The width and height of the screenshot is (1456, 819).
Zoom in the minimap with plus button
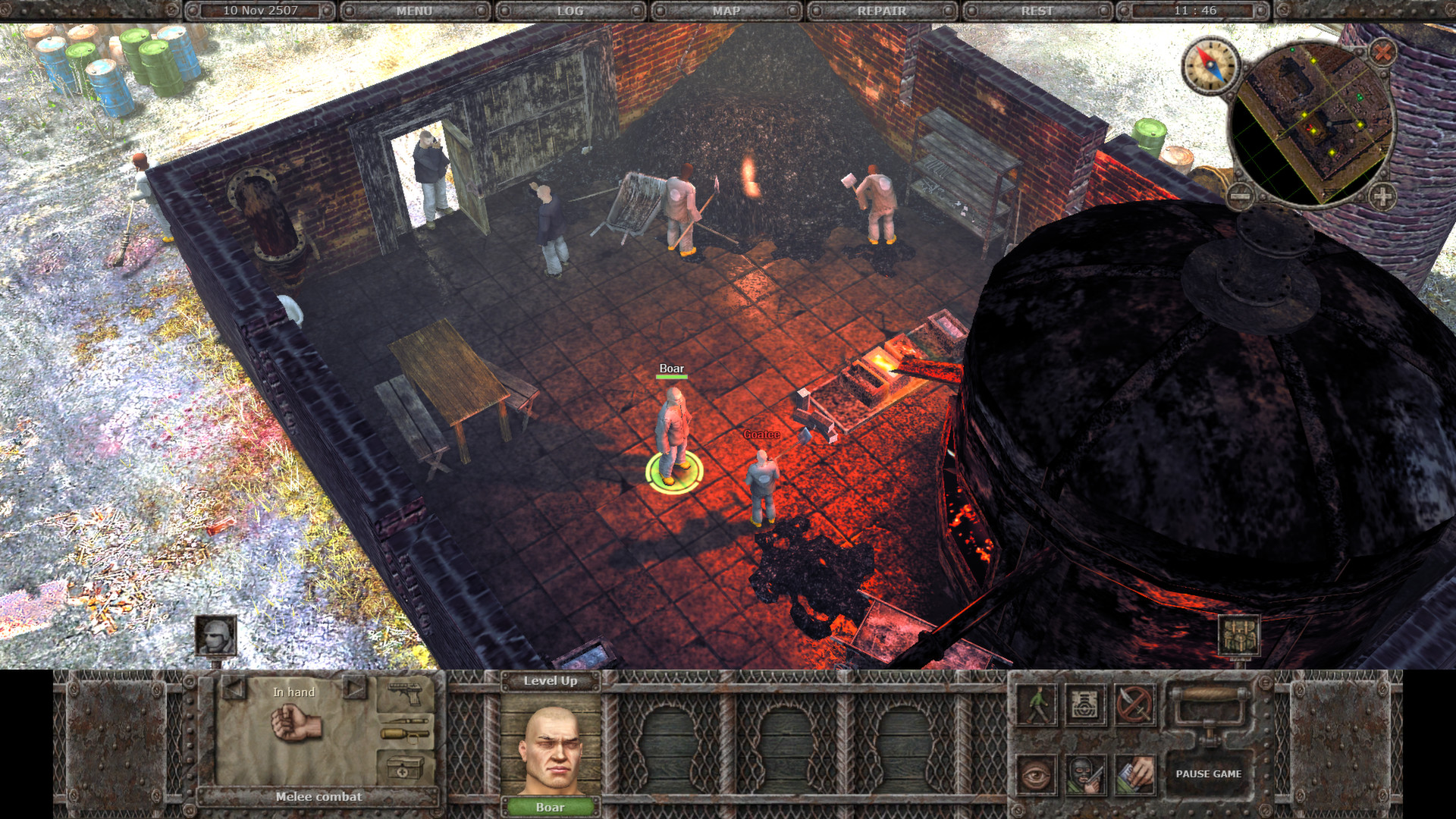coord(1382,196)
